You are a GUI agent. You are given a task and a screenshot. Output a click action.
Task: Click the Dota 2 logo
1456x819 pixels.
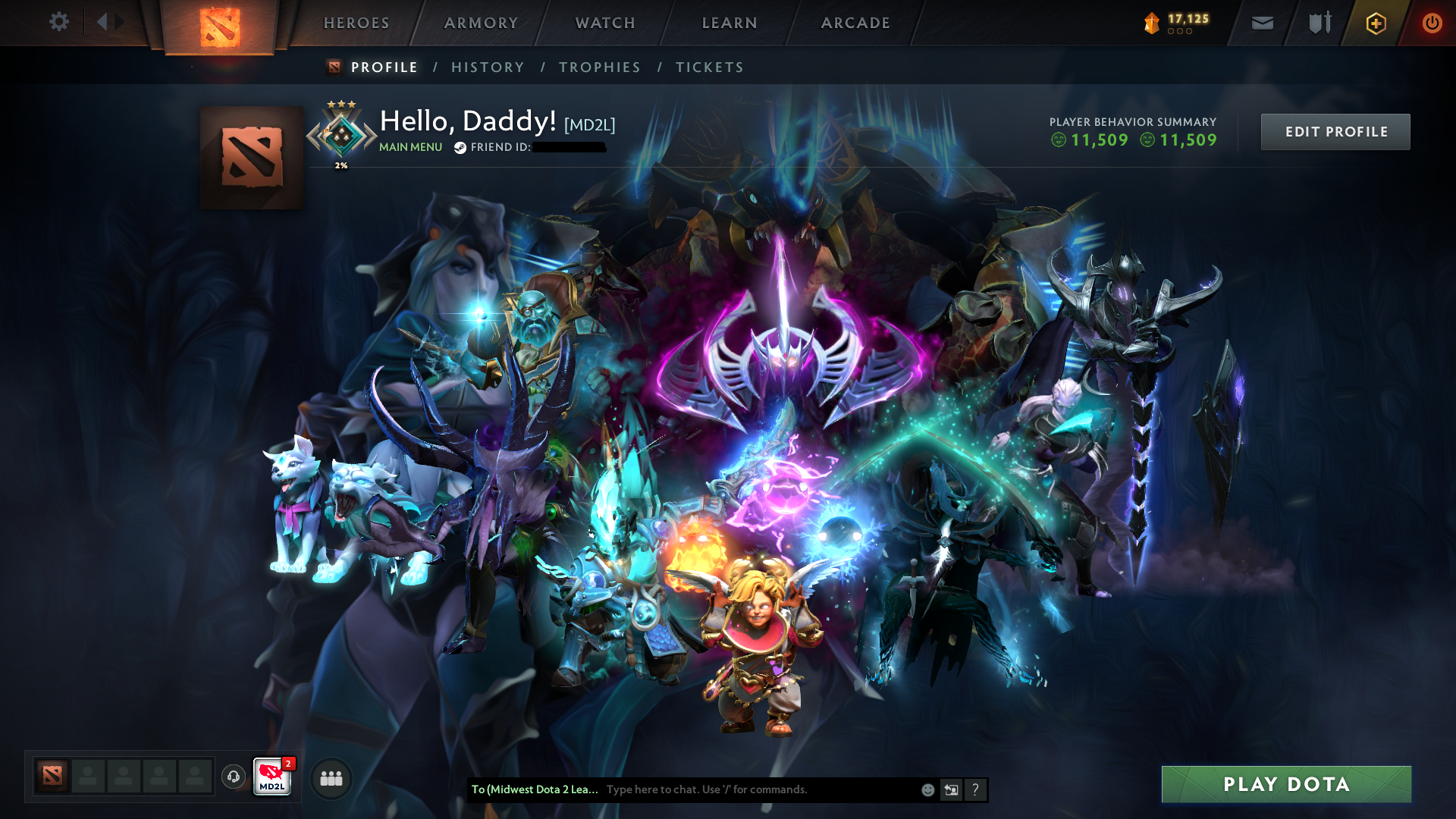tap(221, 22)
